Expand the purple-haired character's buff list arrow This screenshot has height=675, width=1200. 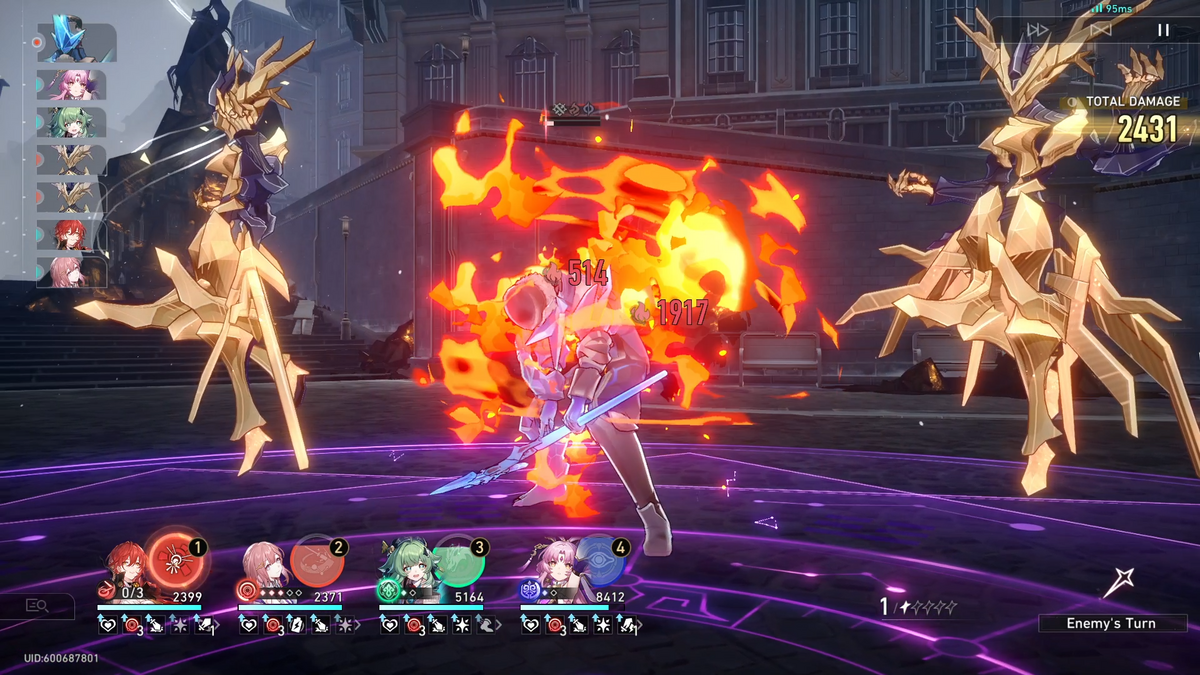(x=640, y=626)
